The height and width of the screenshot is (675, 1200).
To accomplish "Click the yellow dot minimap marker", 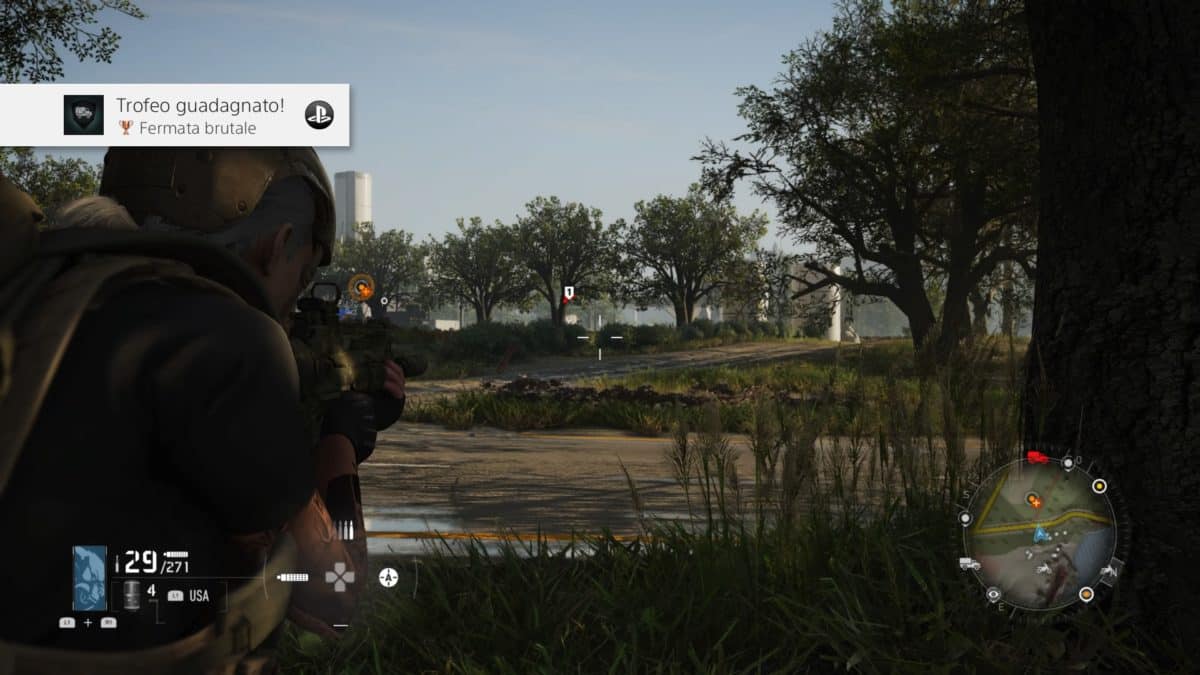I will click(1099, 486).
